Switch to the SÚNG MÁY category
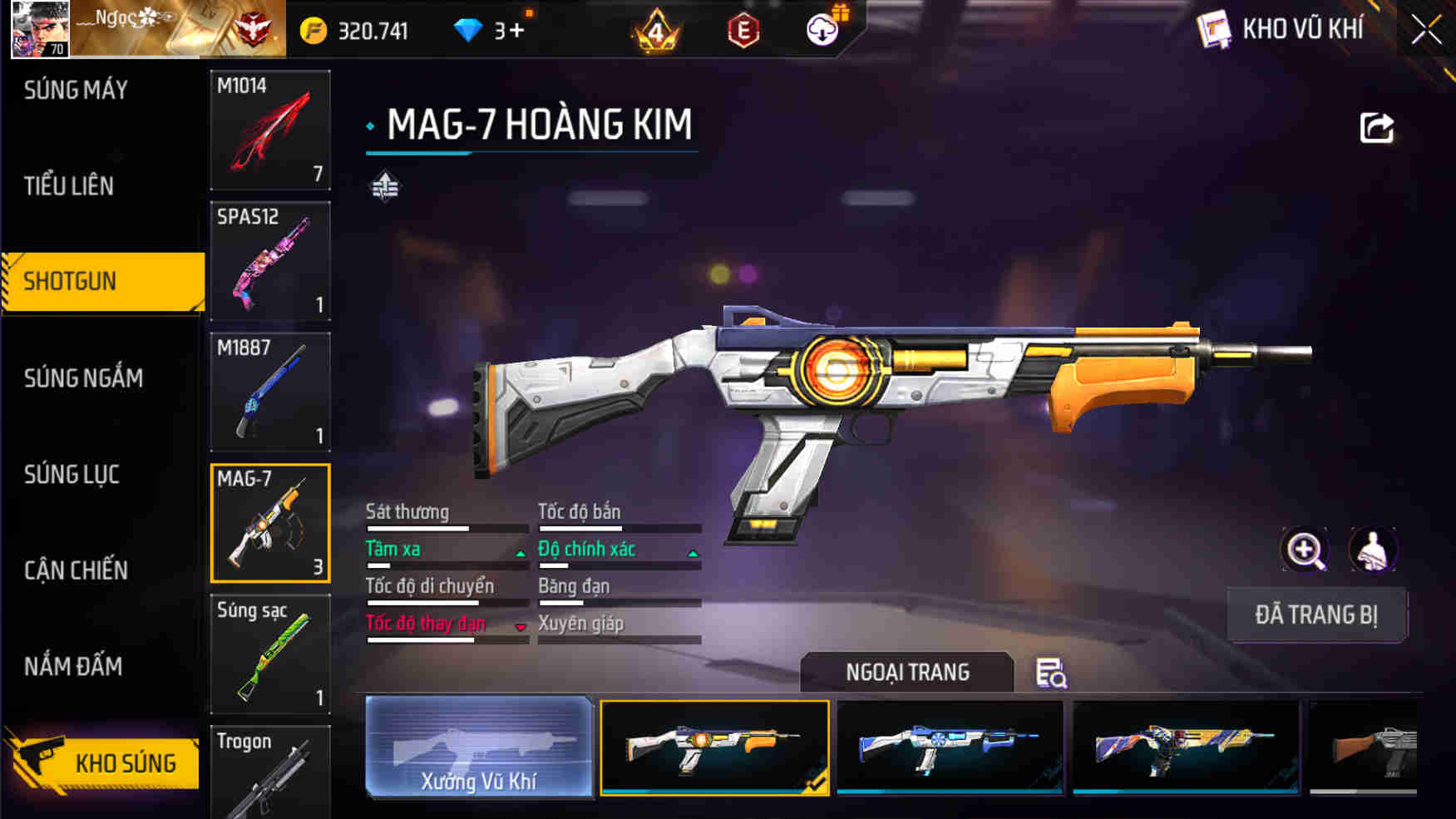The image size is (1456, 819). tap(76, 90)
